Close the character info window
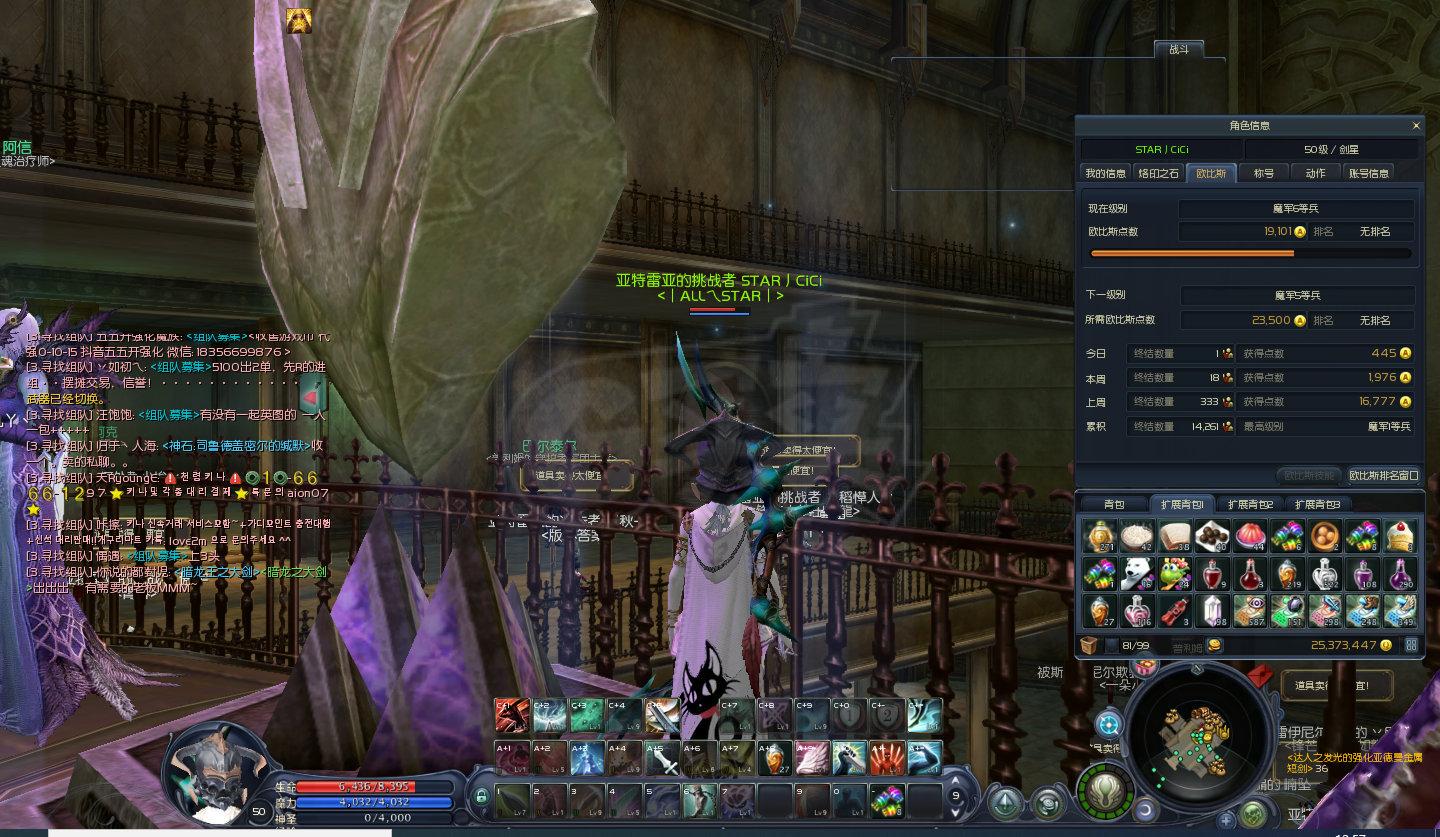 [x=1416, y=126]
